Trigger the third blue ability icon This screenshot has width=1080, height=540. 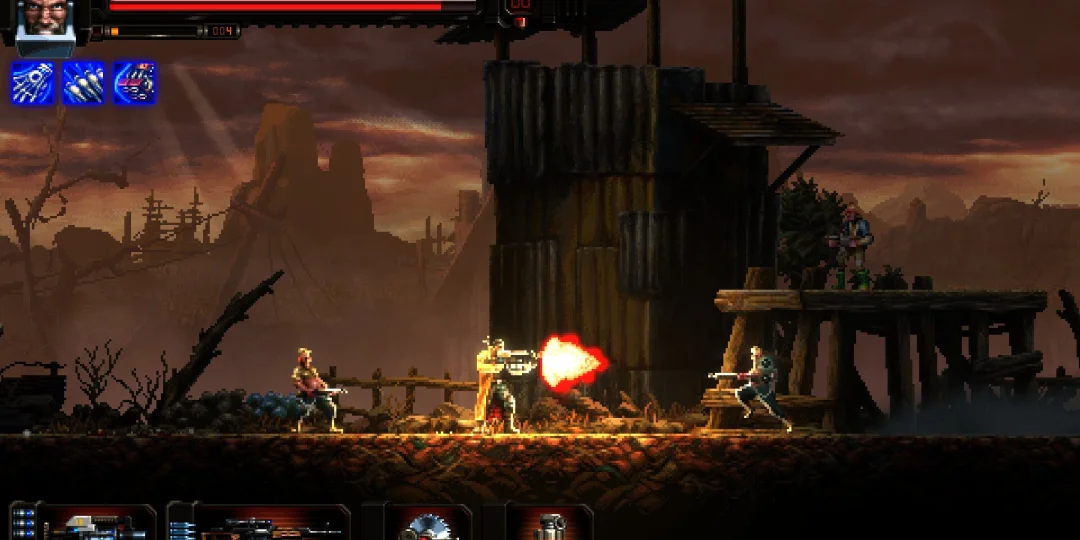134,83
